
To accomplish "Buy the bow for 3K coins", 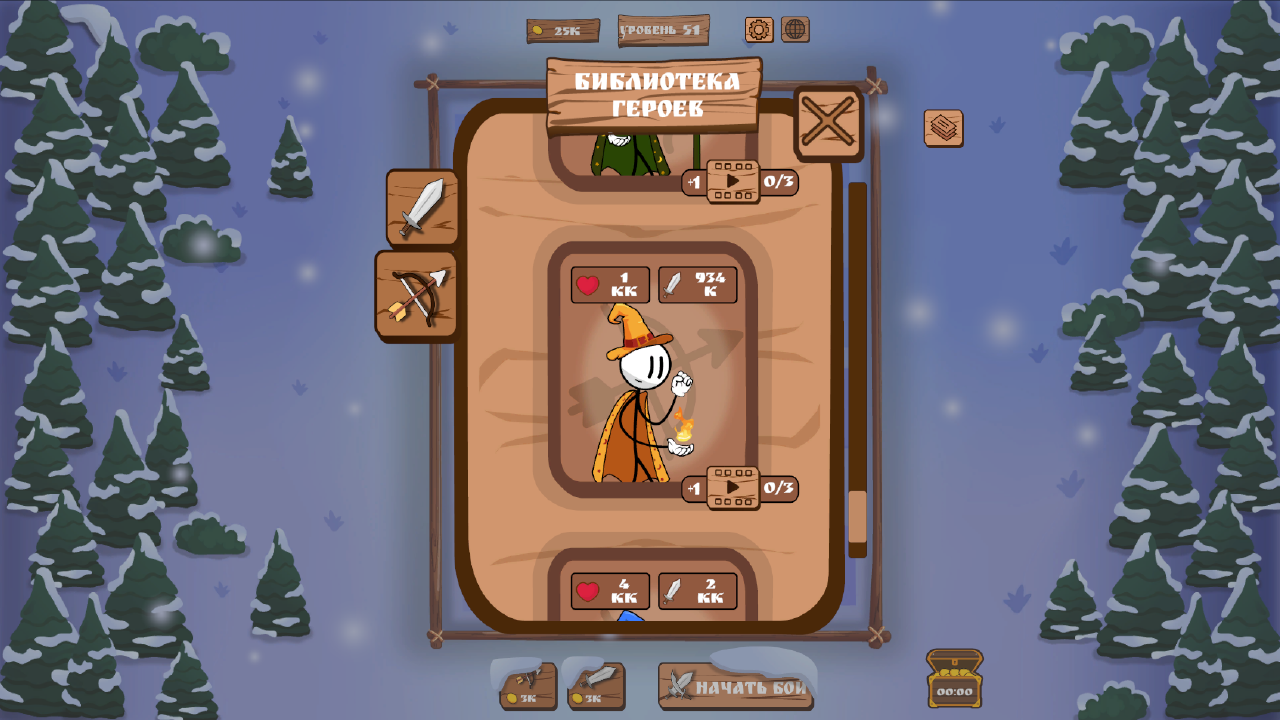I will [x=527, y=686].
